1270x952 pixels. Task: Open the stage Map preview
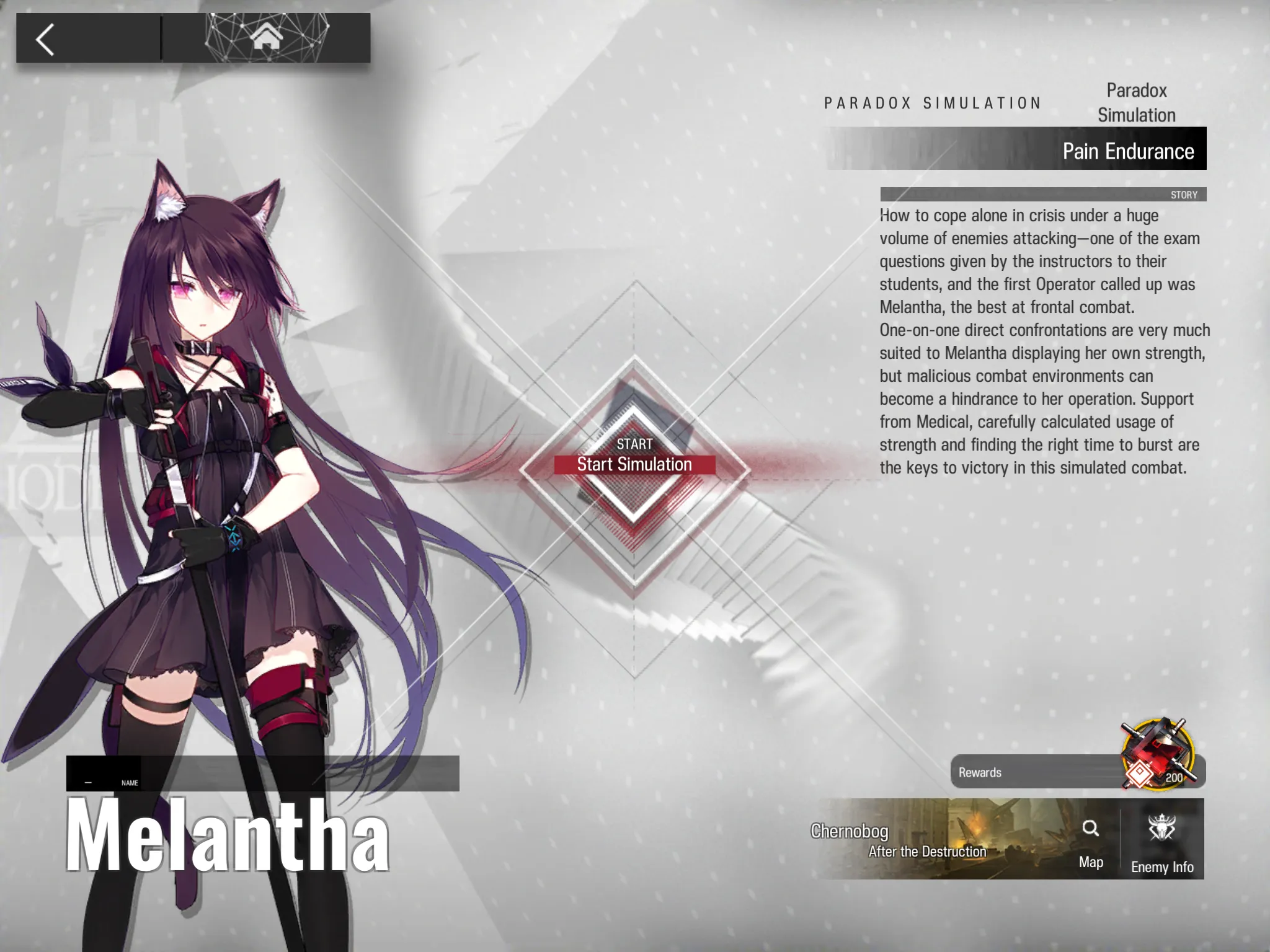(x=1090, y=840)
